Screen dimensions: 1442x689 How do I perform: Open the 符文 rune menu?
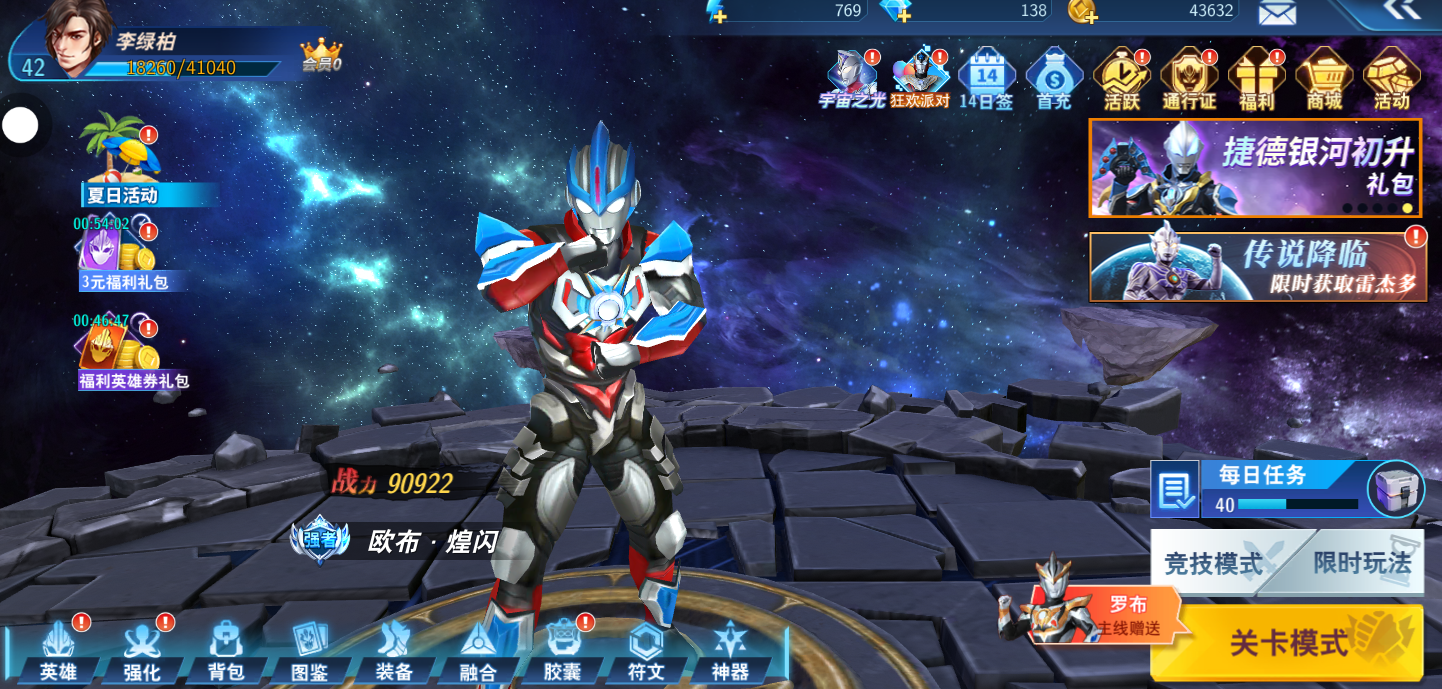click(x=646, y=651)
